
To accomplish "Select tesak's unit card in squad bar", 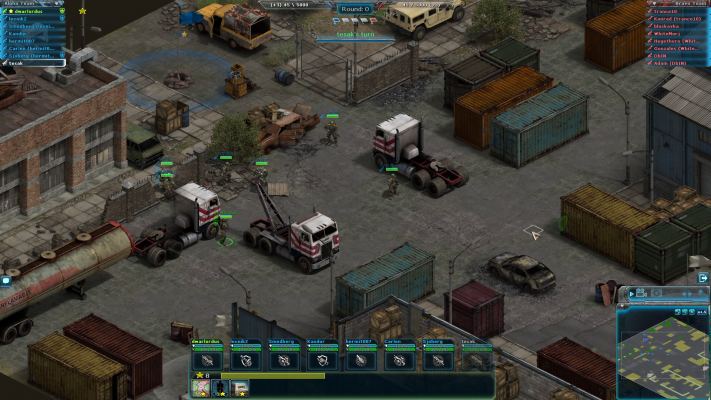I will click(x=475, y=359).
